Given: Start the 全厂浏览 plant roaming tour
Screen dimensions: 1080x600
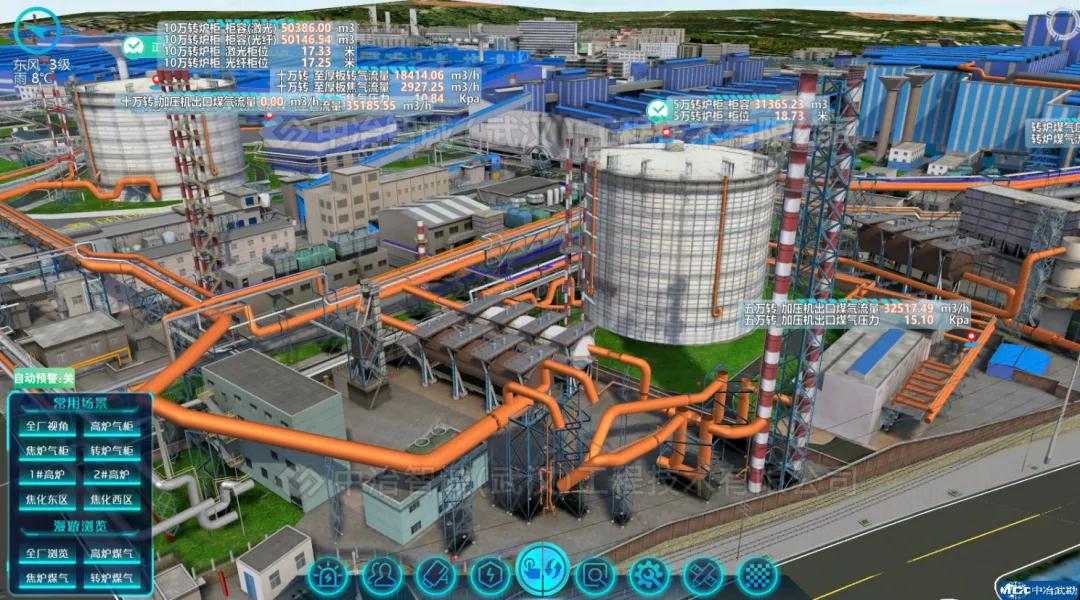Looking at the screenshot, I should (x=46, y=552).
